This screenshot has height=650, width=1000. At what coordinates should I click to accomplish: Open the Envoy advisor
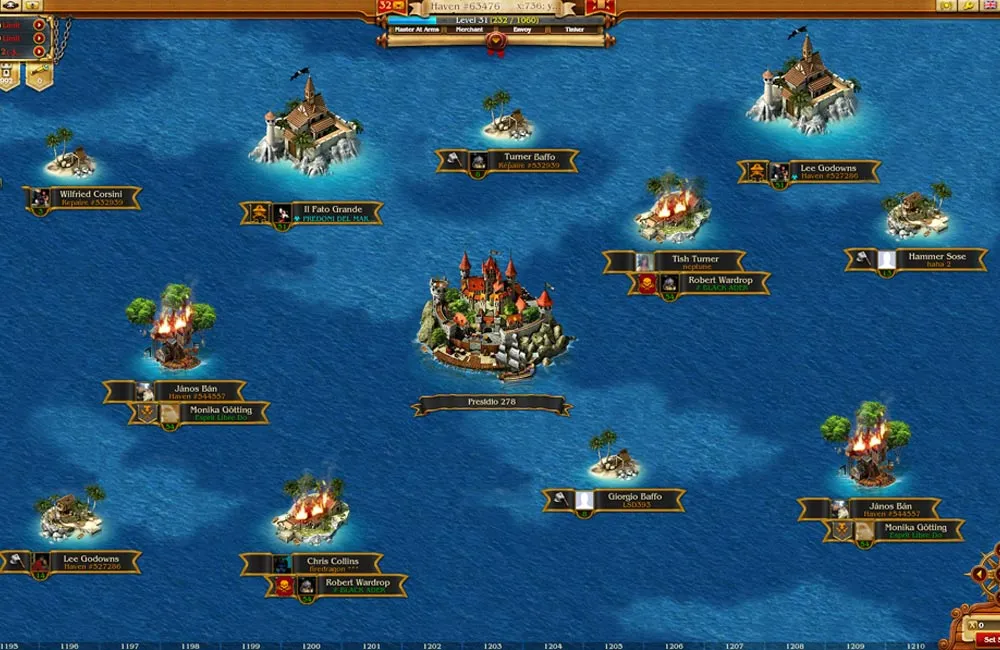(522, 30)
